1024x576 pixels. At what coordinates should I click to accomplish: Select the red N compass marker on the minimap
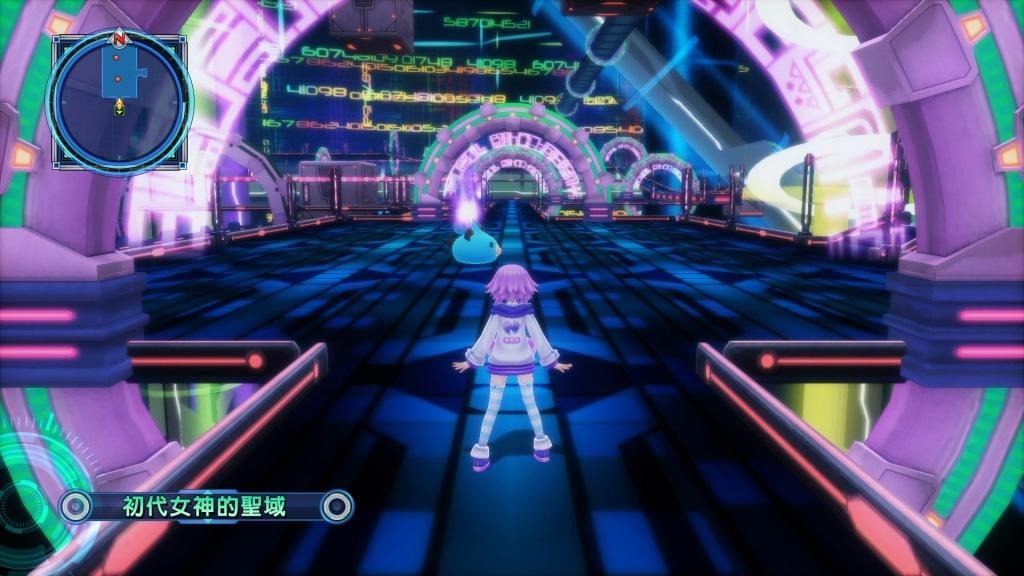[119, 39]
